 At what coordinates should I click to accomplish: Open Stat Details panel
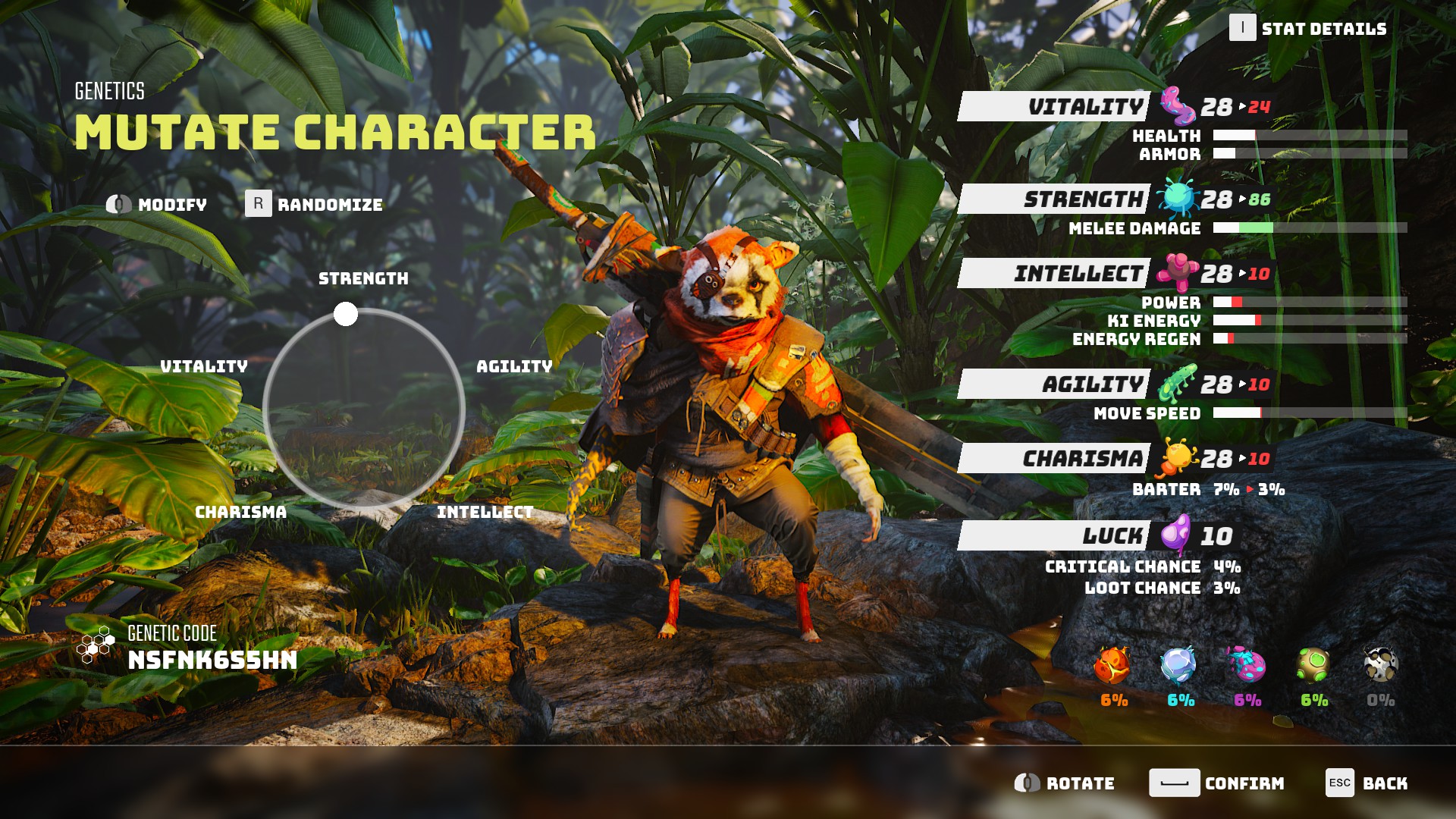[1308, 29]
